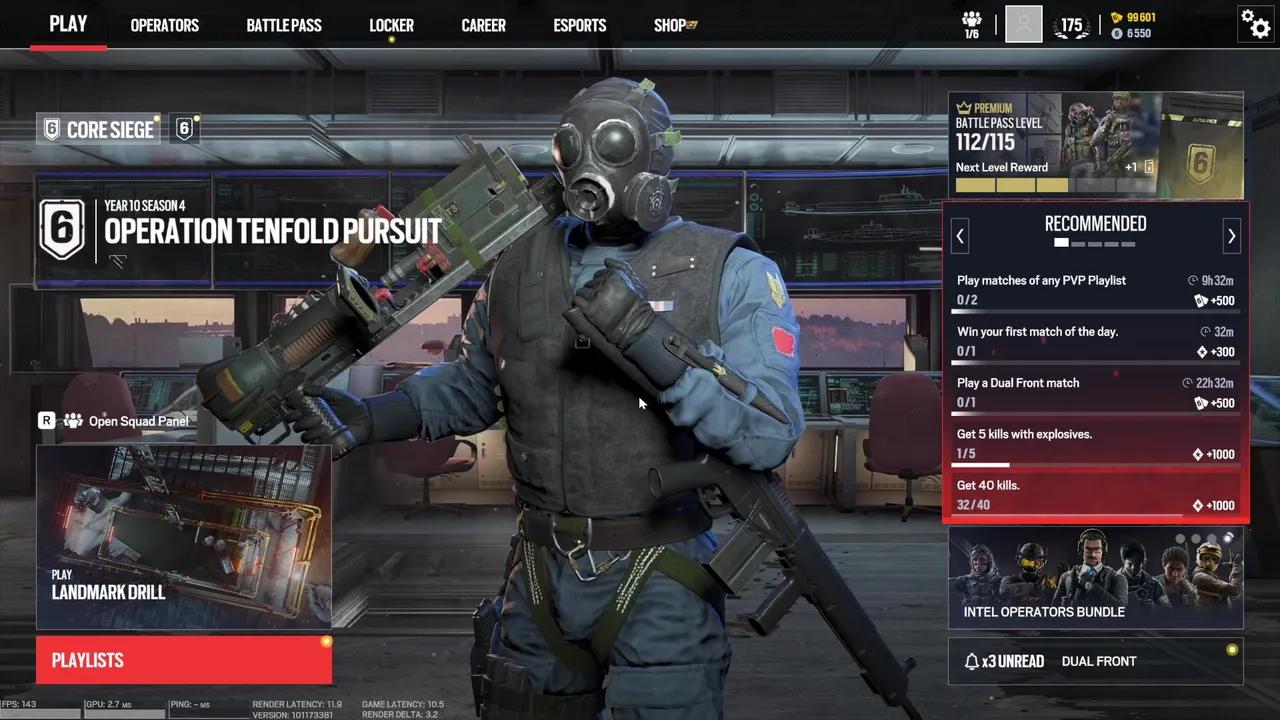
Task: Open the player profile avatar icon
Action: (x=1023, y=24)
